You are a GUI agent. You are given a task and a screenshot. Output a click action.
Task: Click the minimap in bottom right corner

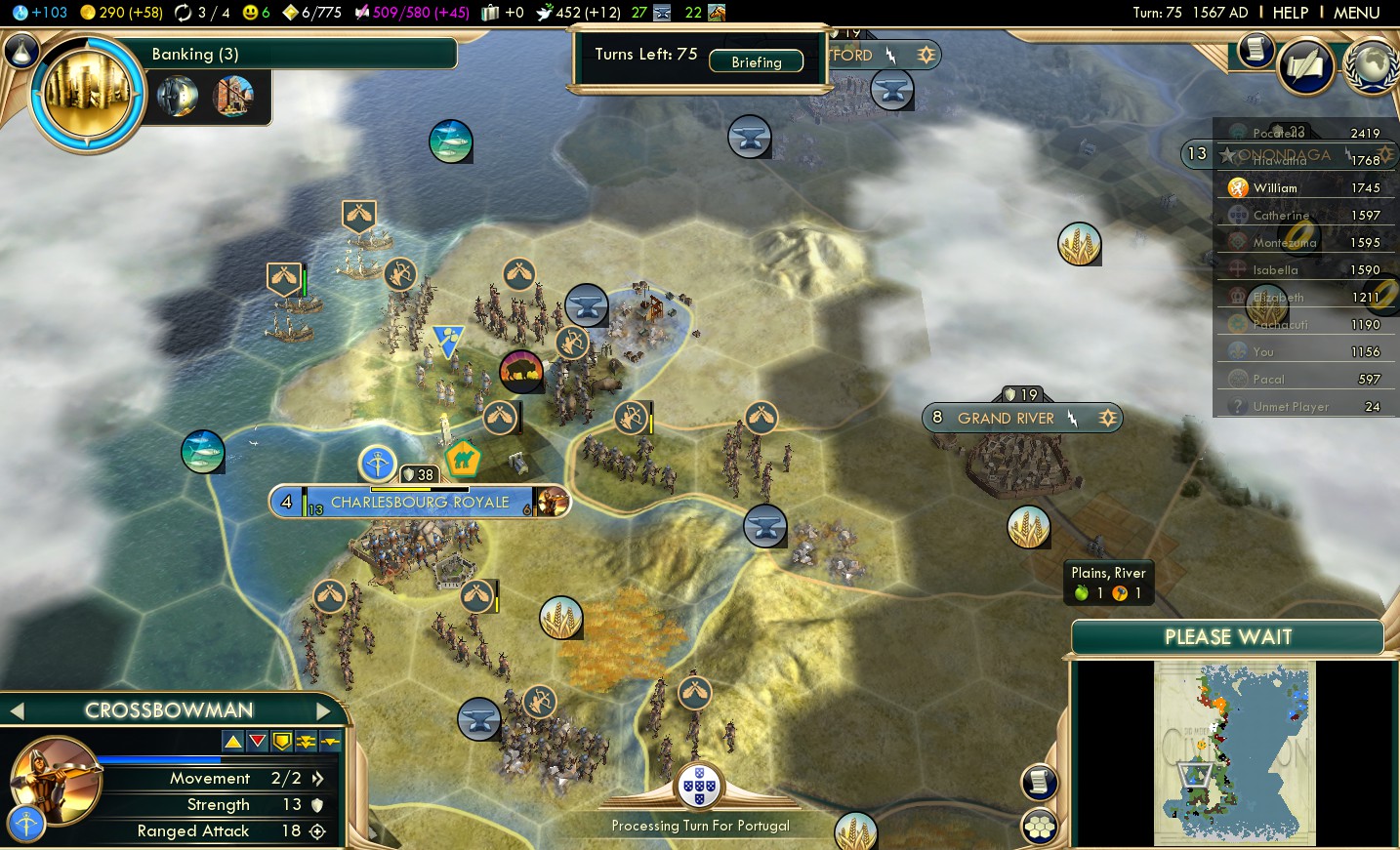click(x=1234, y=751)
